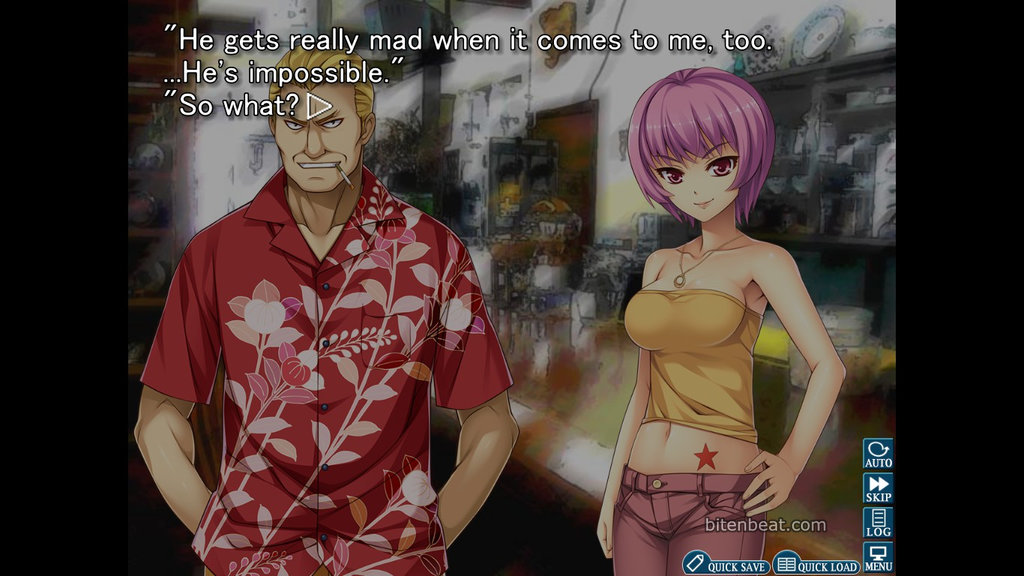The width and height of the screenshot is (1024, 576).
Task: Click QUICK SAVE button
Action: (x=727, y=565)
